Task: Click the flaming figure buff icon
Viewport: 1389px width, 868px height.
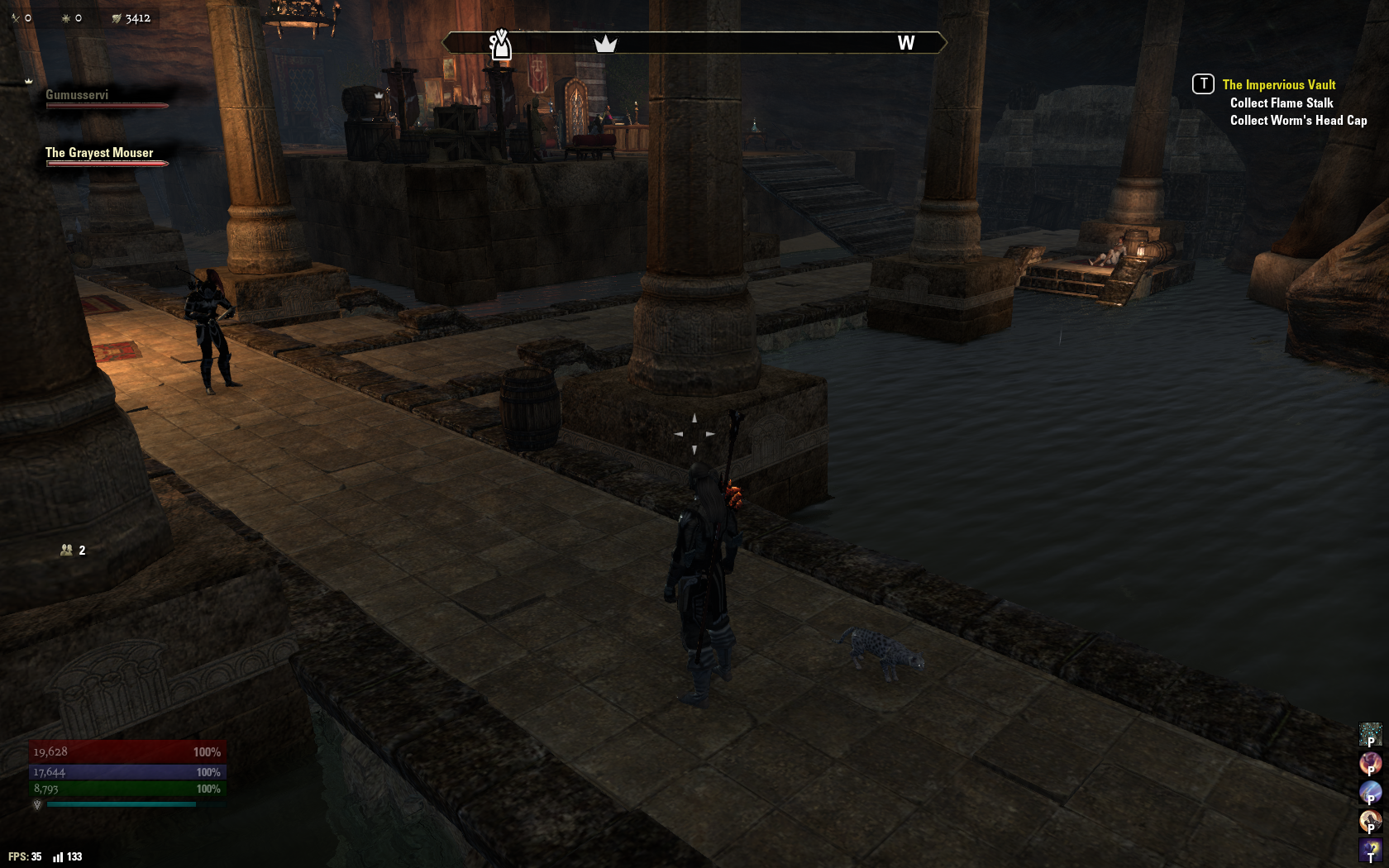Action: click(1370, 763)
